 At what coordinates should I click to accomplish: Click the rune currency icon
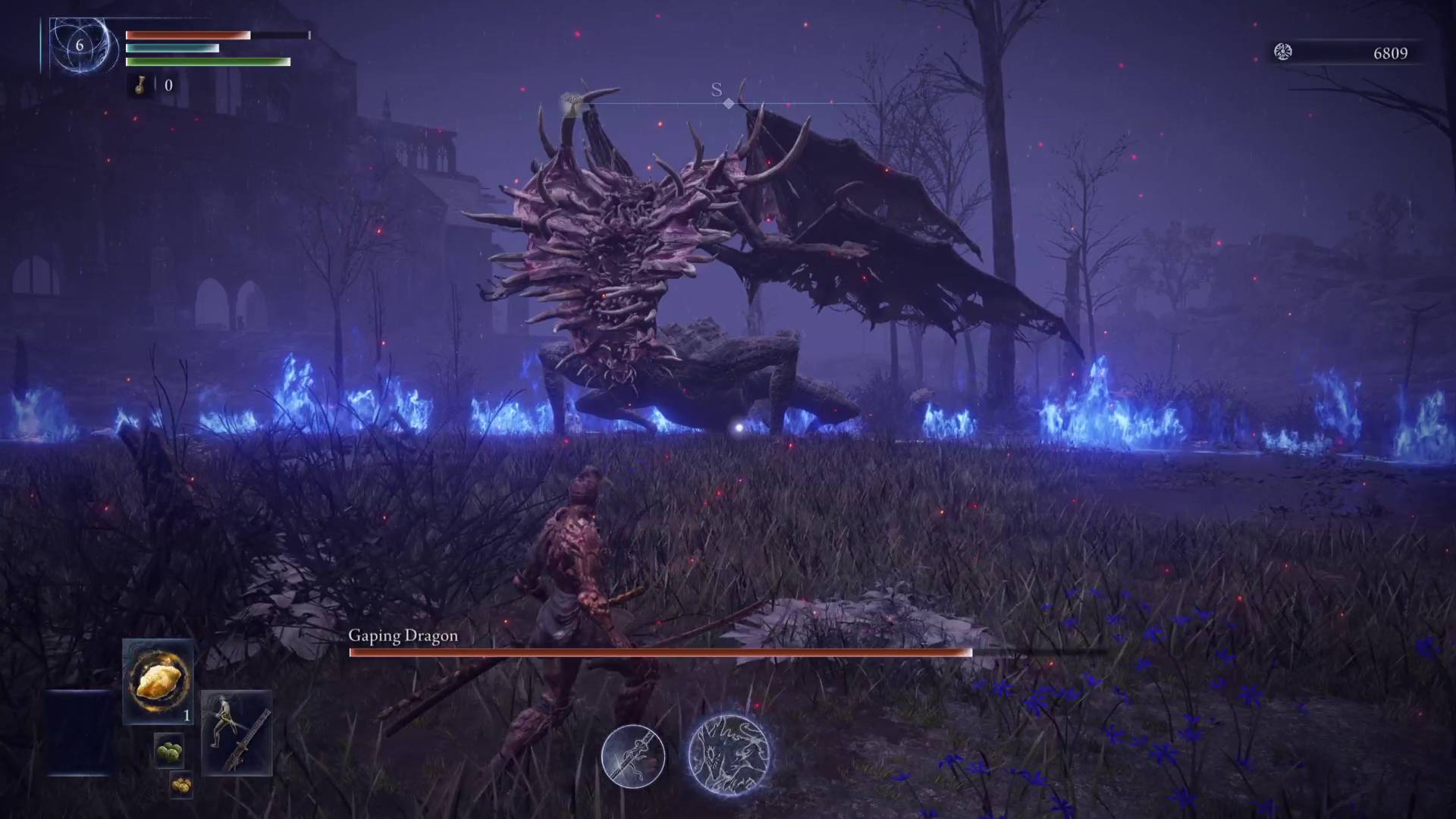[1282, 52]
